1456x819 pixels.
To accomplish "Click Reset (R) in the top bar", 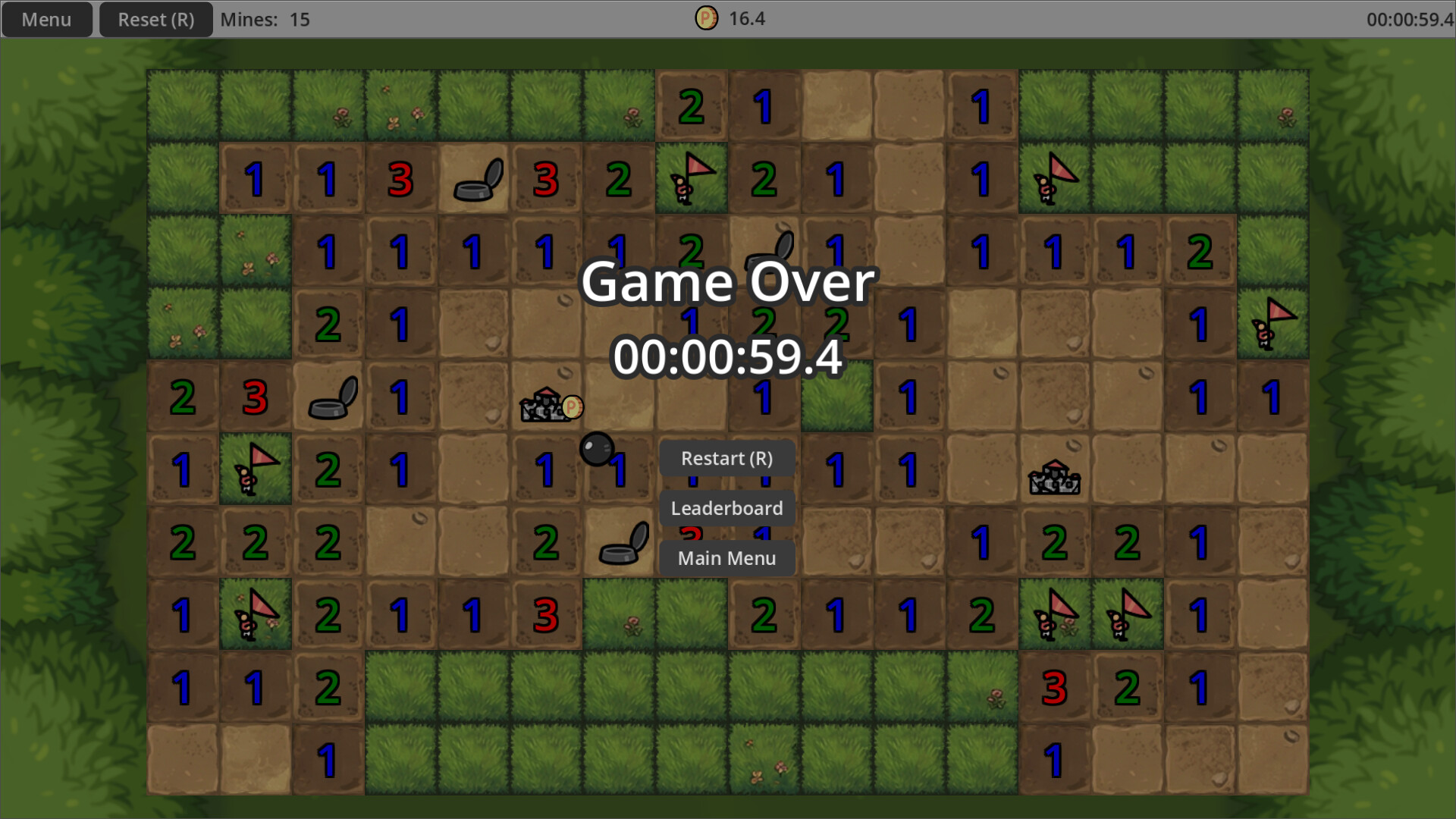I will (155, 19).
